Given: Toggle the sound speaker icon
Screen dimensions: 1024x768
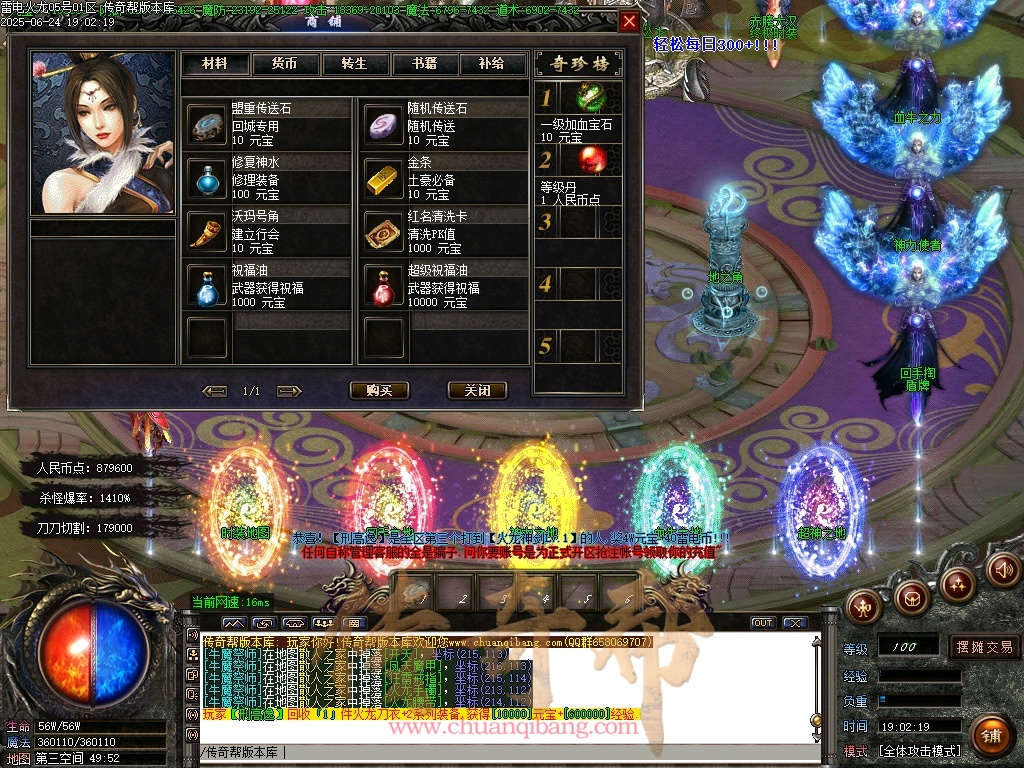Looking at the screenshot, I should point(1003,570).
